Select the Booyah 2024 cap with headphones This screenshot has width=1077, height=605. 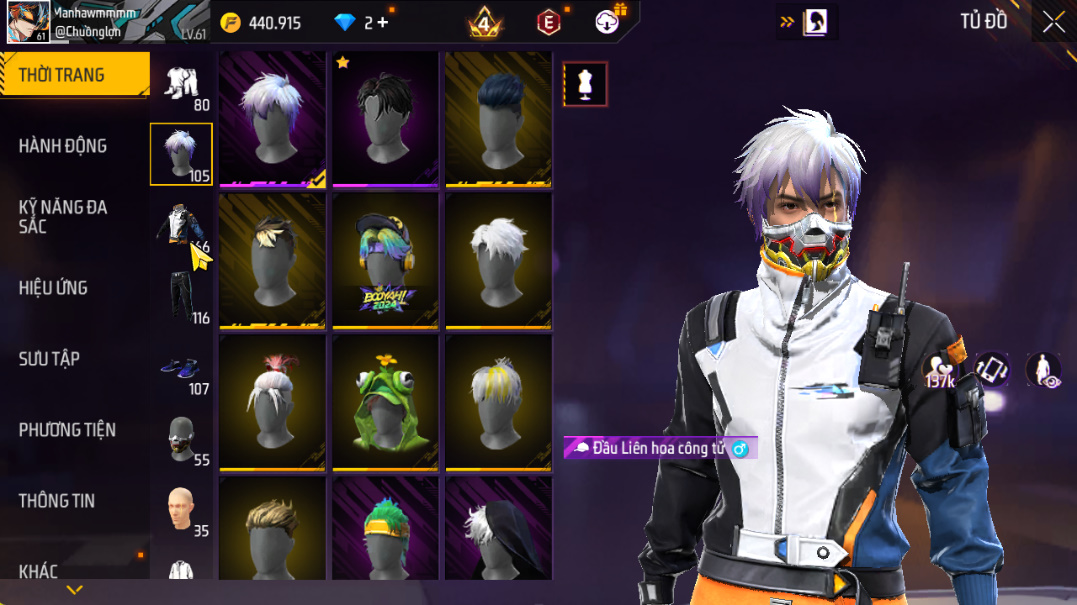(385, 259)
